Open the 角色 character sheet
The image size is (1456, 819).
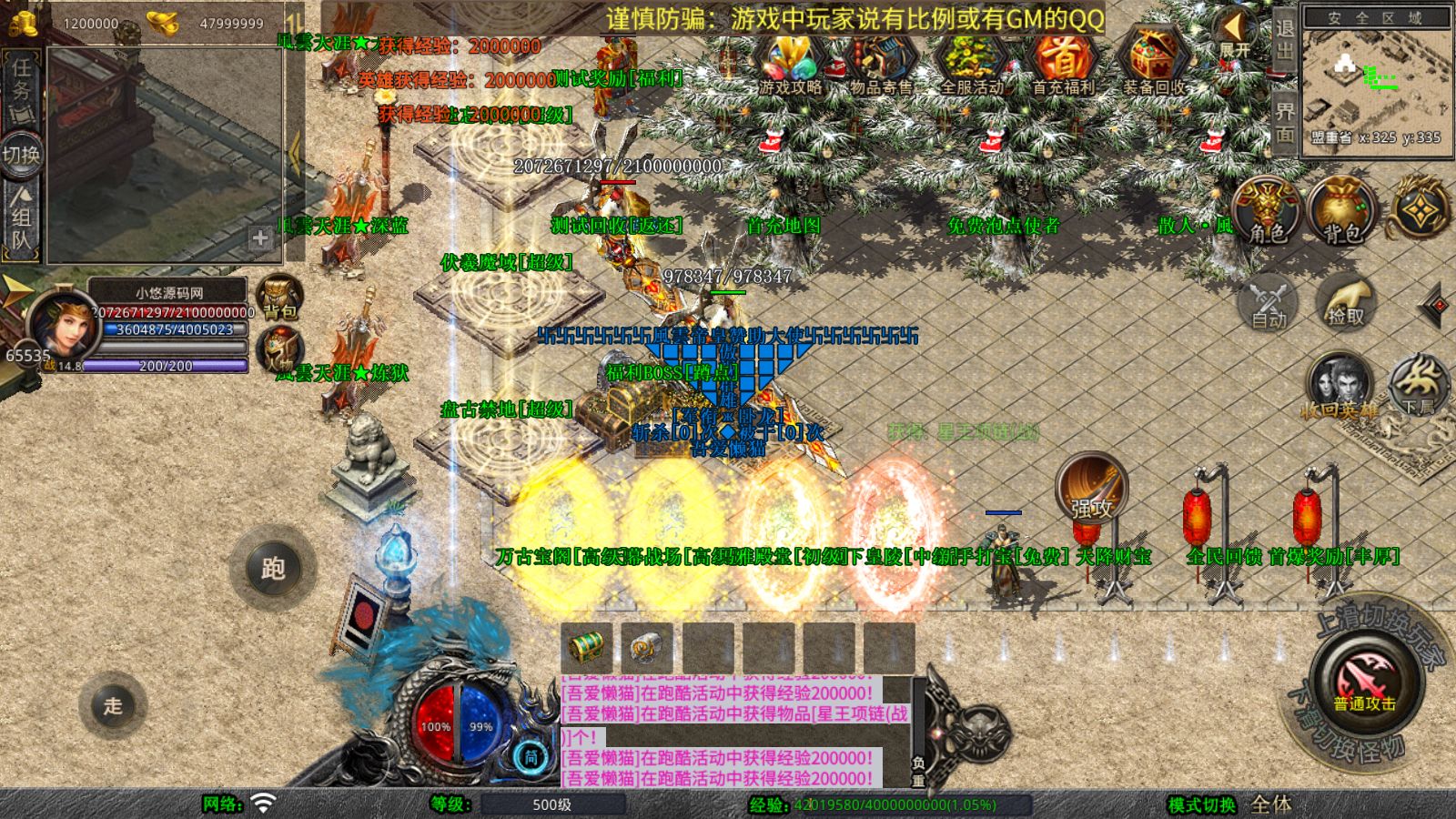click(x=1268, y=211)
